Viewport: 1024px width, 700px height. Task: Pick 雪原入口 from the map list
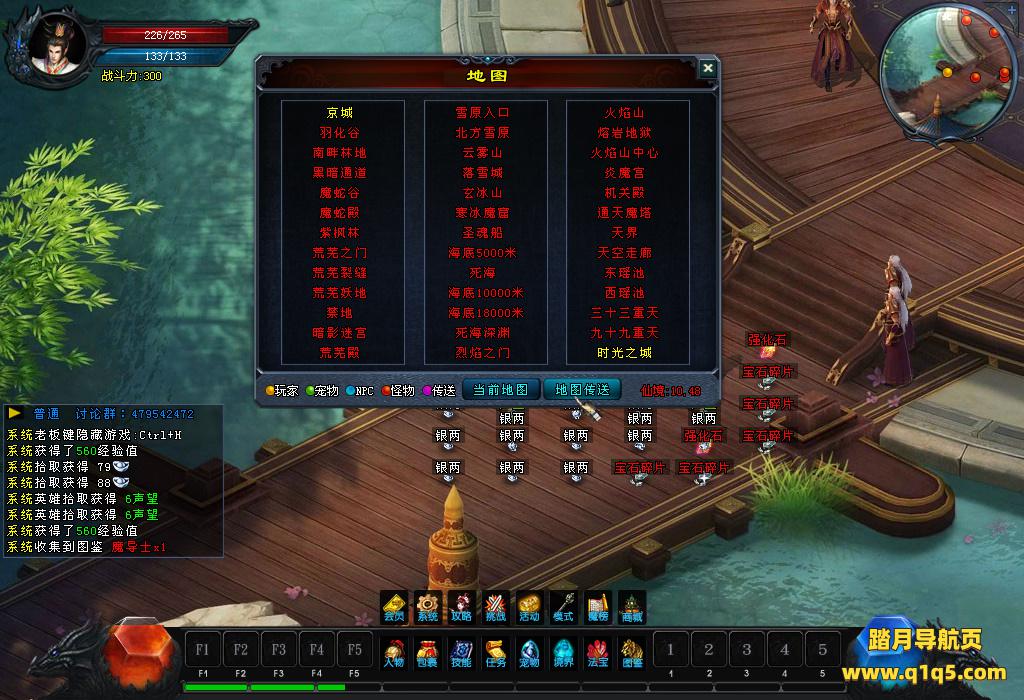tap(482, 113)
